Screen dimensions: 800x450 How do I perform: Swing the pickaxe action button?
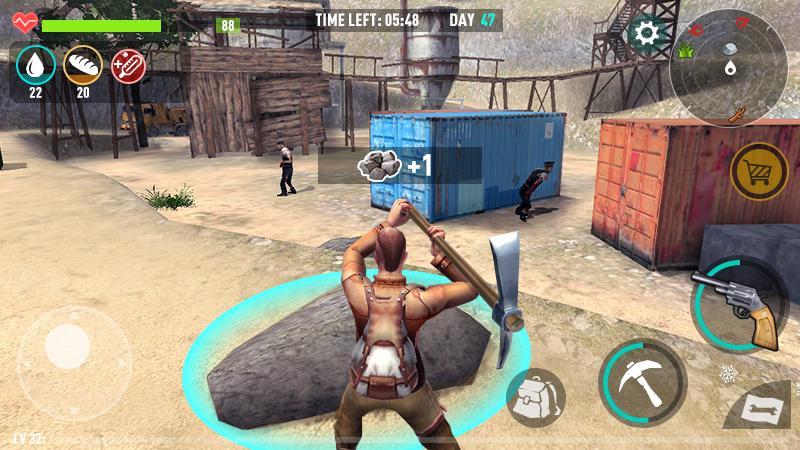(641, 382)
